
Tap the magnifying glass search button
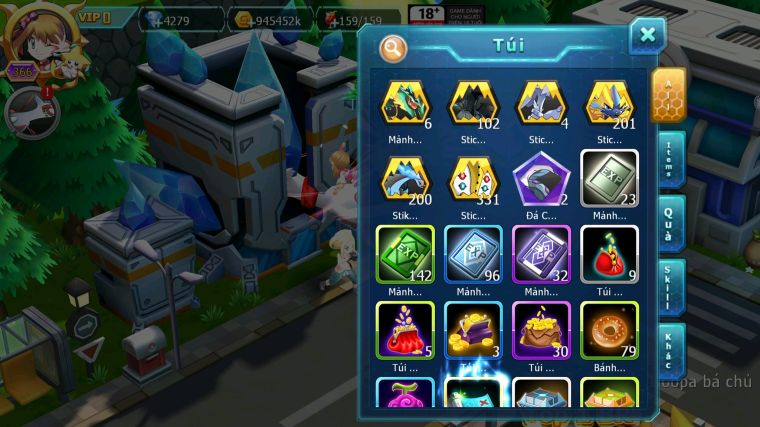(x=393, y=47)
